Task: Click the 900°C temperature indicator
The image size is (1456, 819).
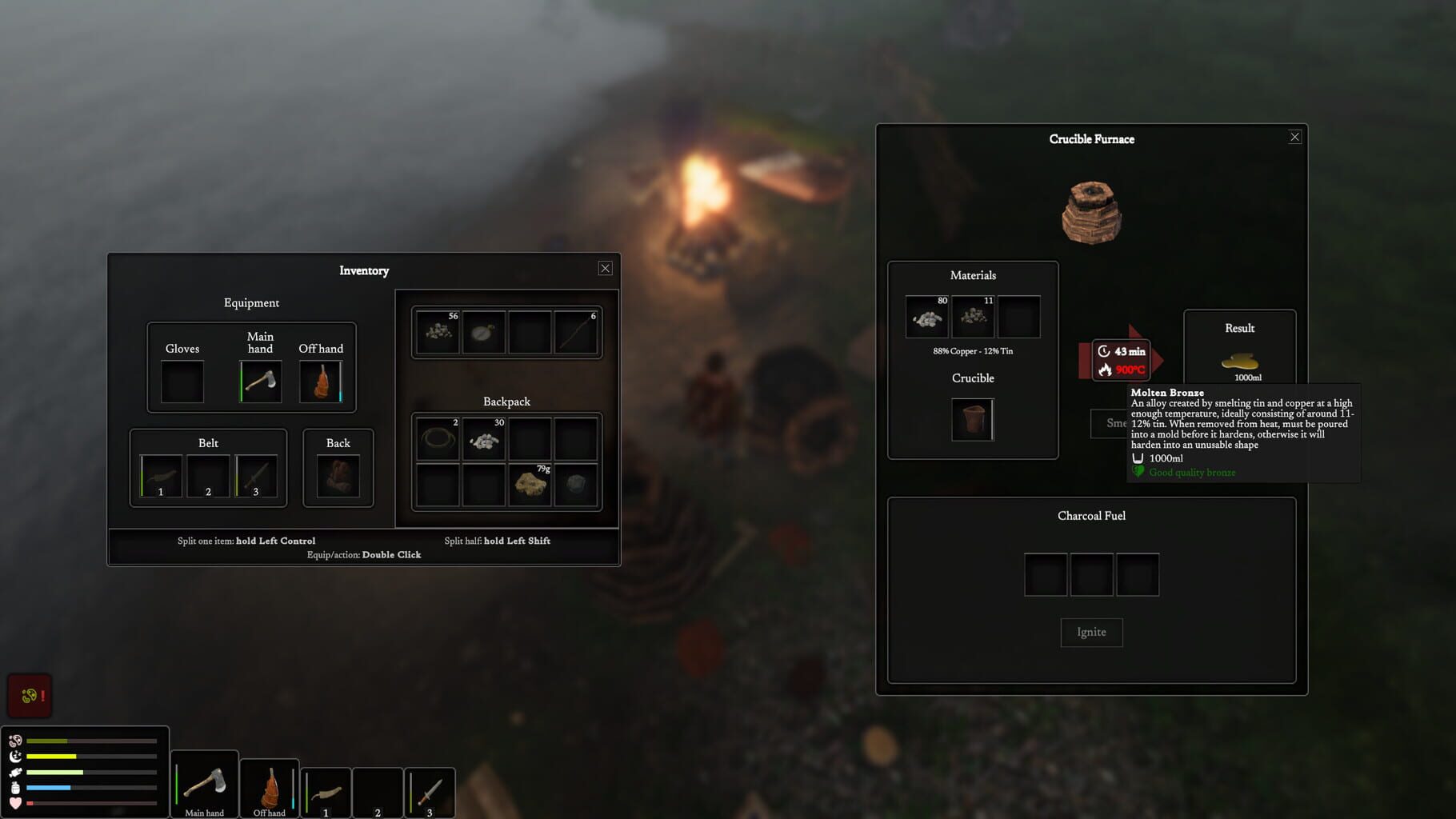Action: click(x=1129, y=370)
